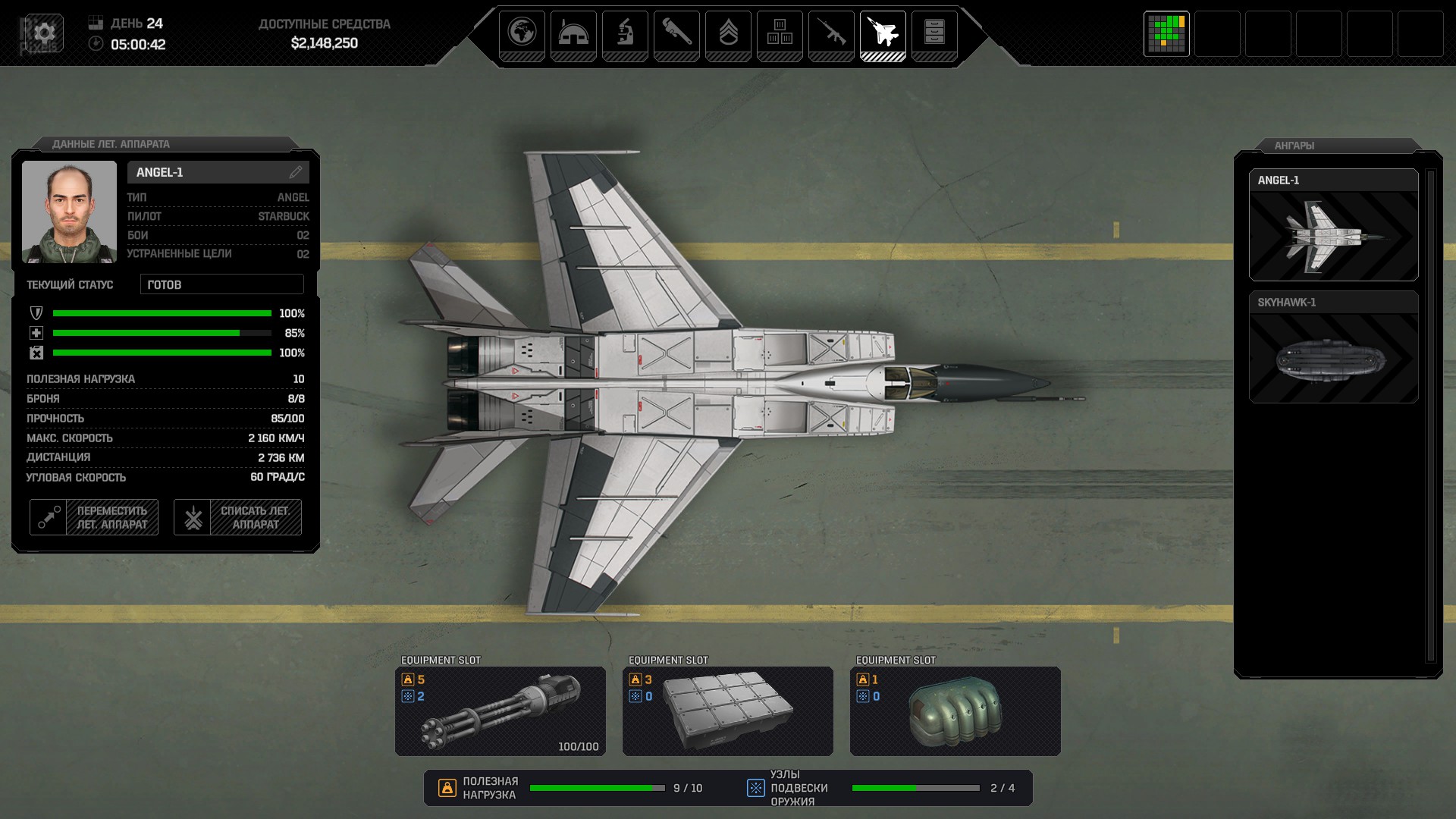The image size is (1456, 819).
Task: Select ANGEL-1 in the hangars list
Action: (x=1333, y=225)
